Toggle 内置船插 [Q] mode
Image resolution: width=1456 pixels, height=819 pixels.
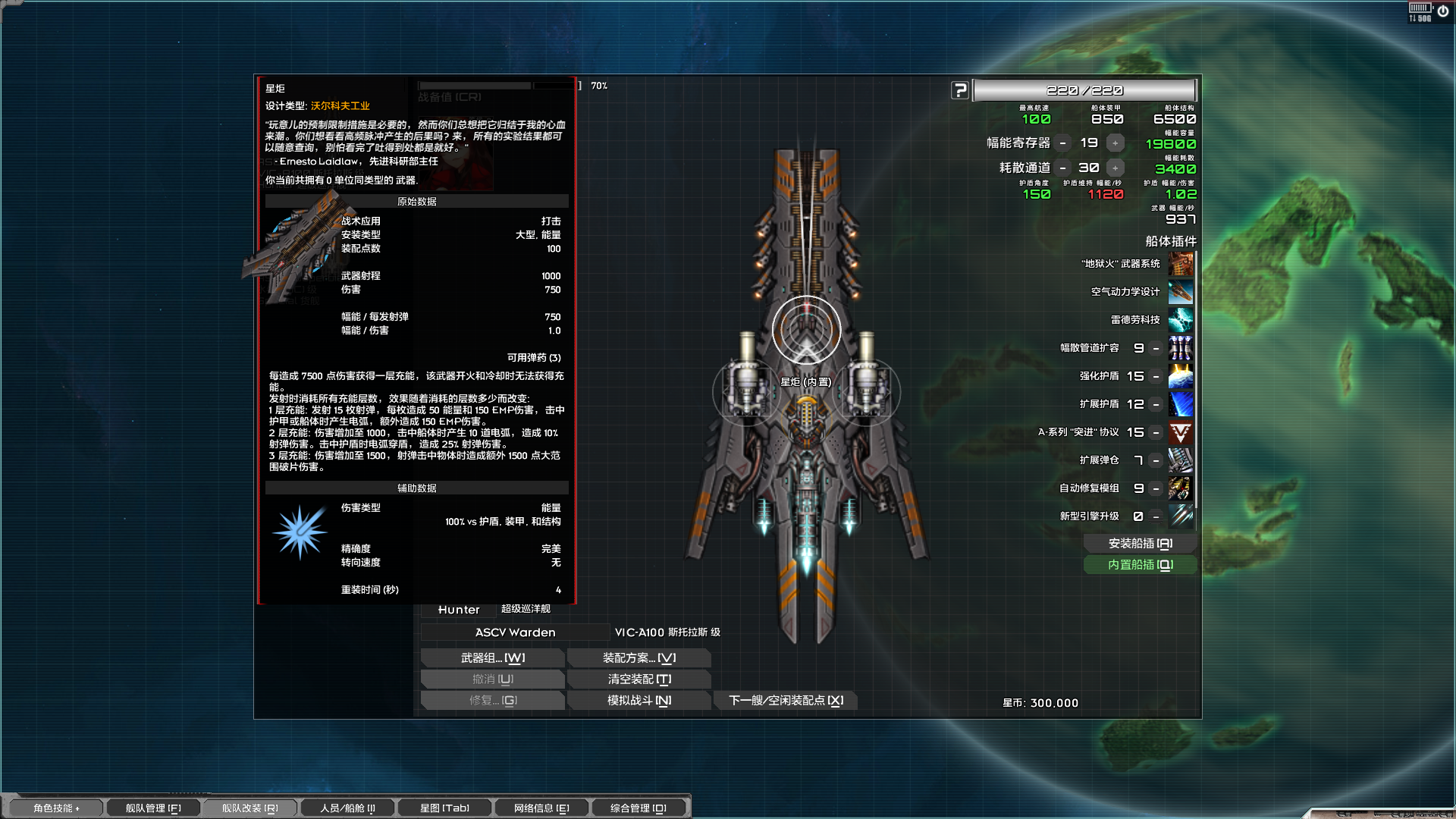click(x=1140, y=565)
